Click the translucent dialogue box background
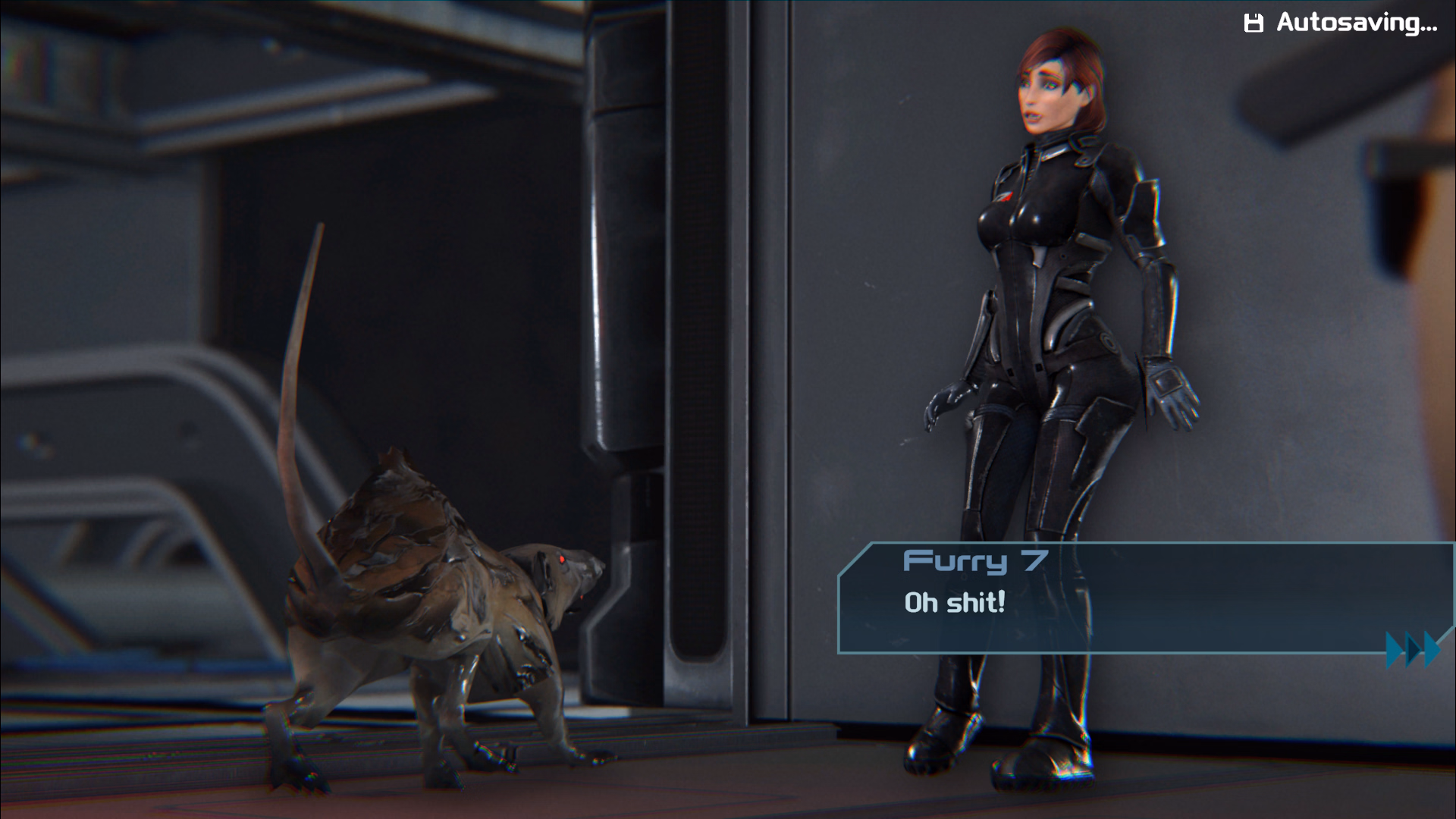This screenshot has height=819, width=1456. (x=1213, y=599)
